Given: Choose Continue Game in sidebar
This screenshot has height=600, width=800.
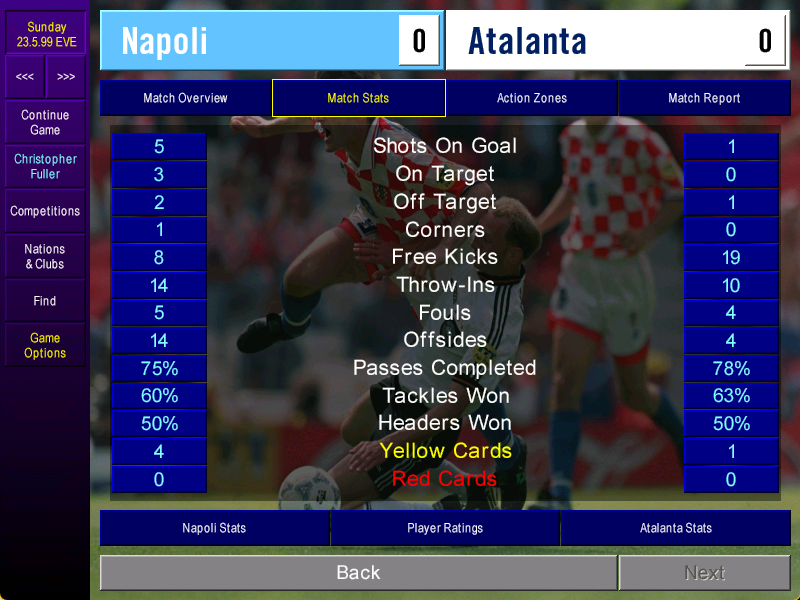Looking at the screenshot, I should [45, 122].
